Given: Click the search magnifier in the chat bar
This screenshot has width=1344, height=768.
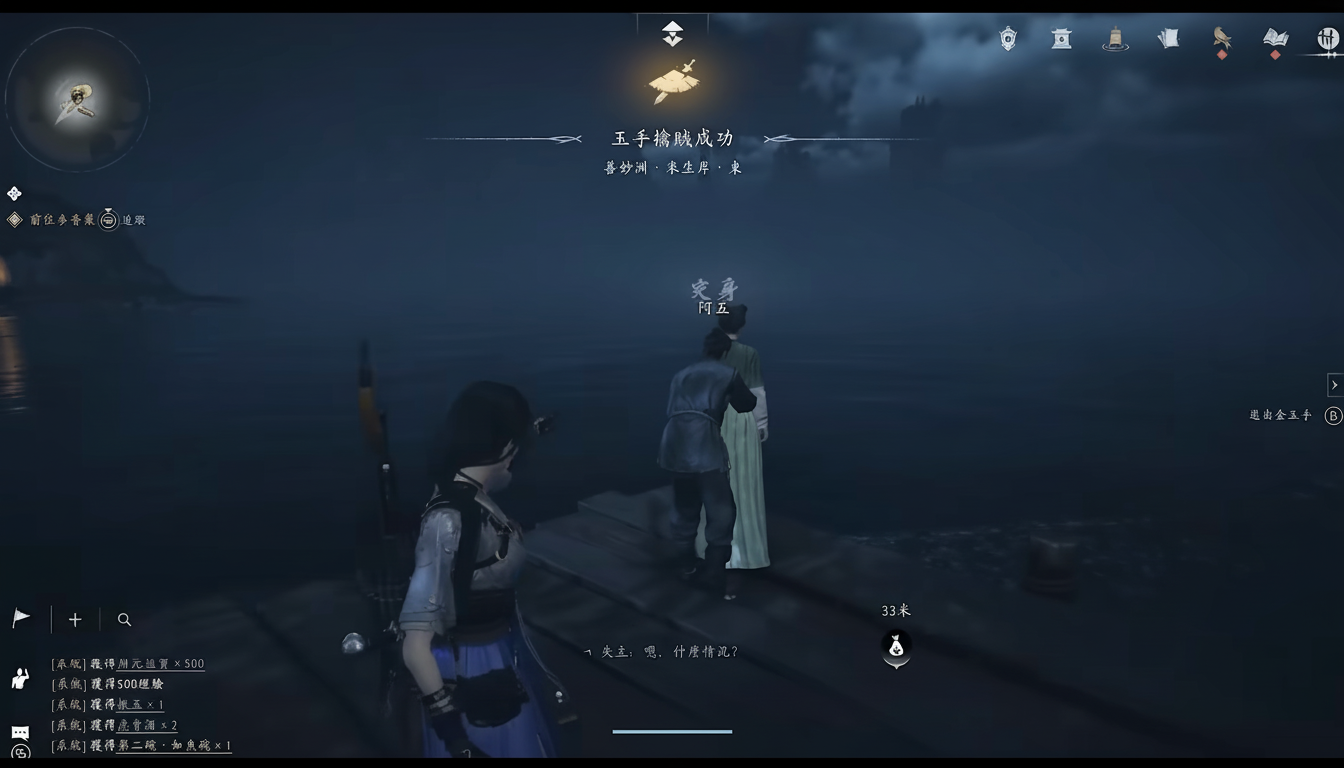Looking at the screenshot, I should tap(124, 620).
